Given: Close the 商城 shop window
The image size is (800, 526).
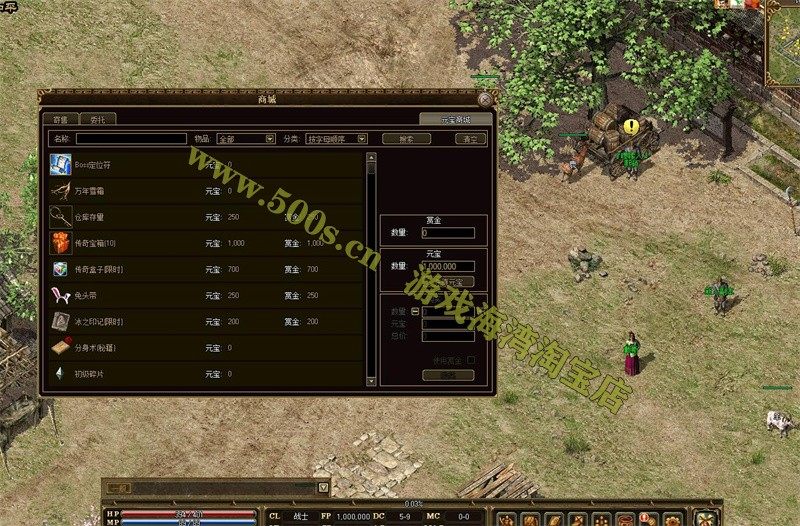Looking at the screenshot, I should pyautogui.click(x=484, y=99).
